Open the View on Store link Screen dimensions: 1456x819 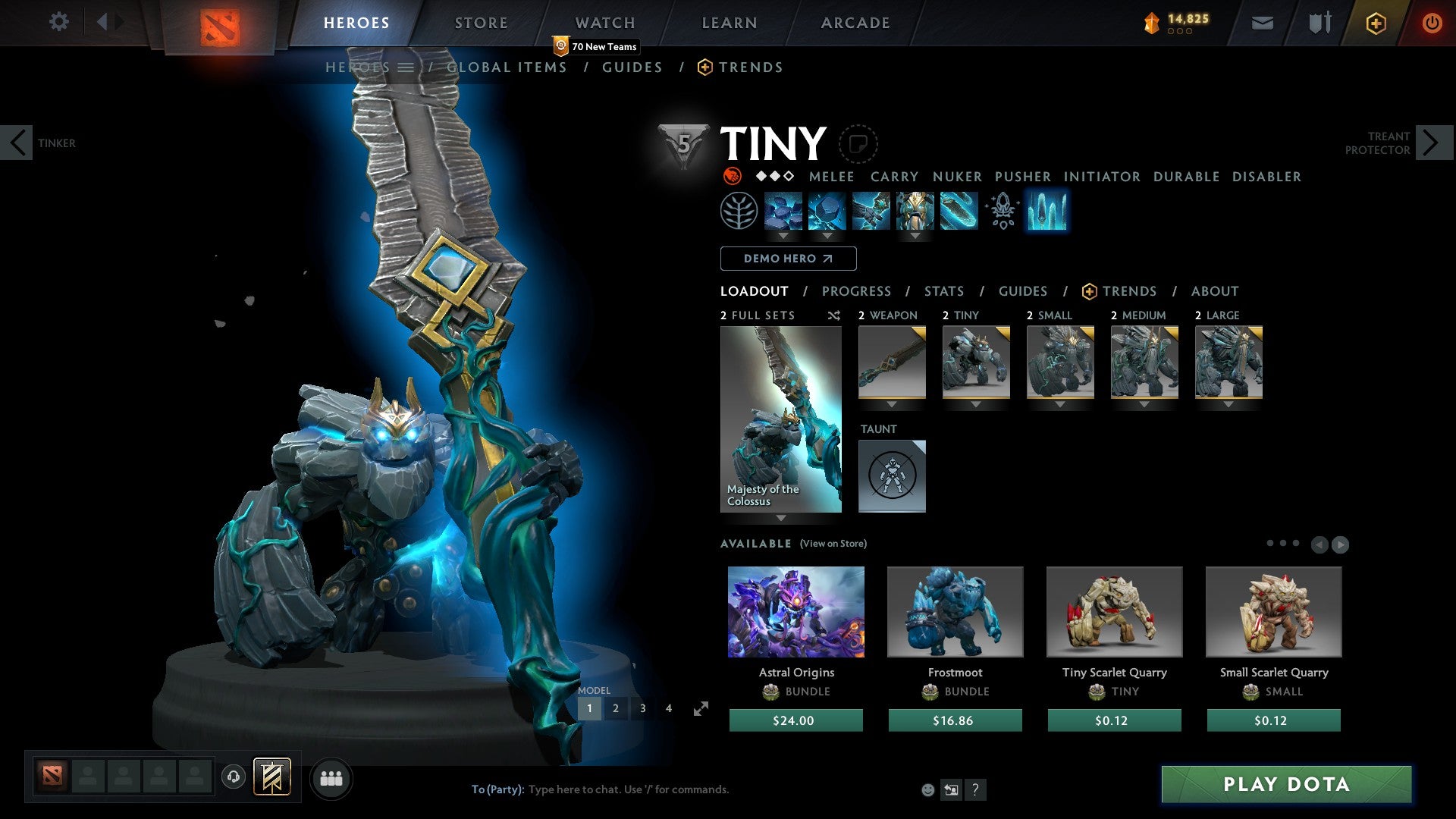point(833,544)
